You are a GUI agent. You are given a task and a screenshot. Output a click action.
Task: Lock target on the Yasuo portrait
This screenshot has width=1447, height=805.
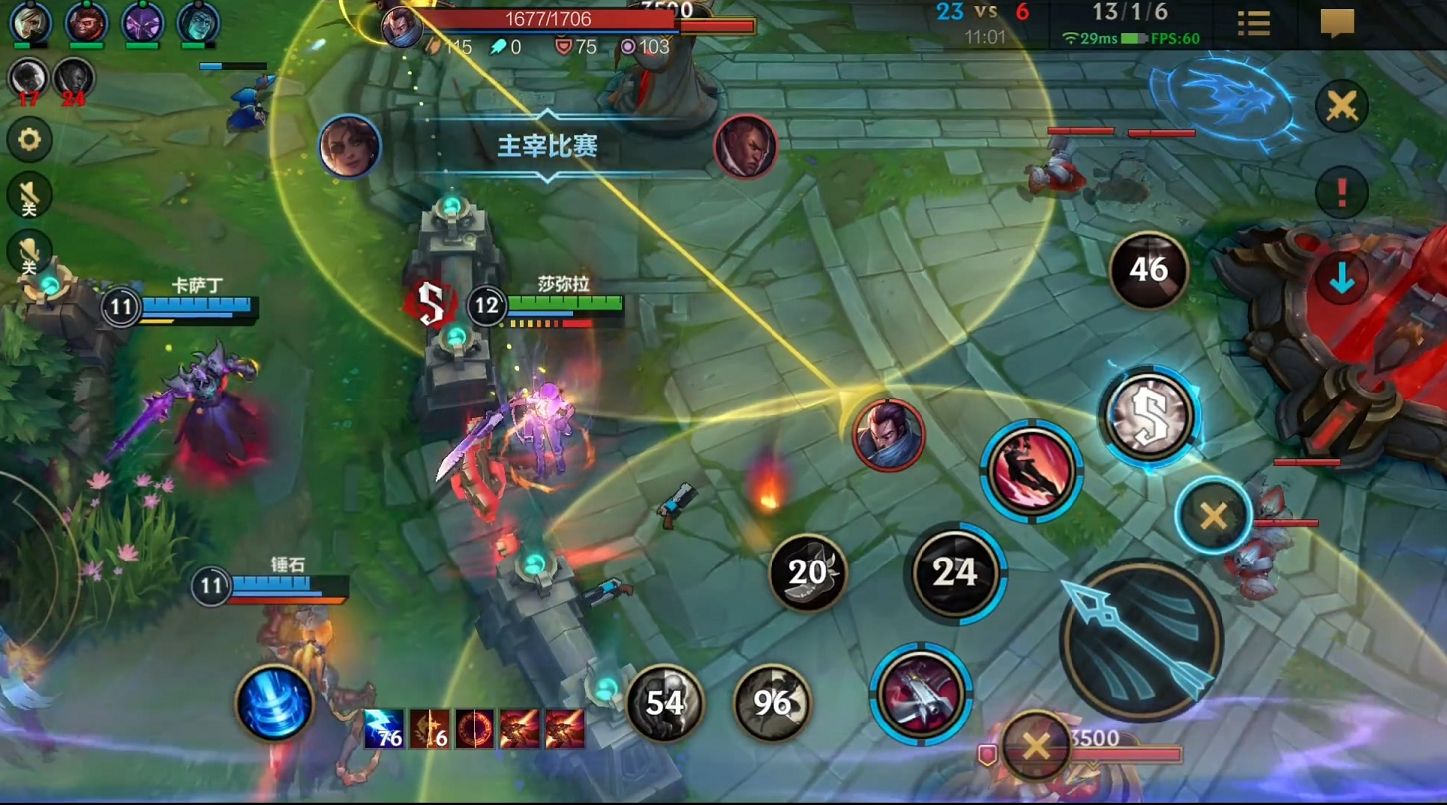click(x=888, y=434)
